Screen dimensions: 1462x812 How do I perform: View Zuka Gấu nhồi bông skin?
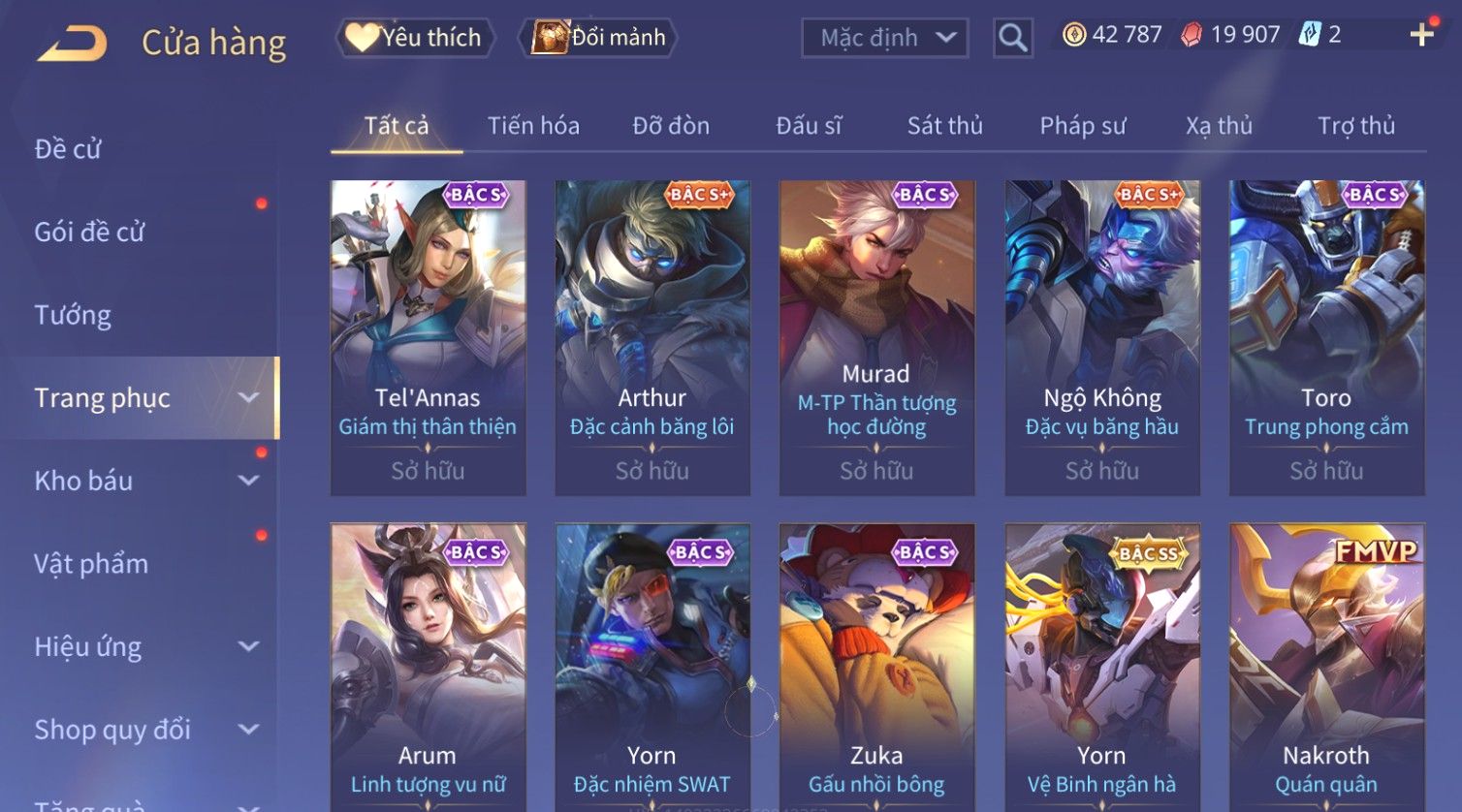(876, 669)
